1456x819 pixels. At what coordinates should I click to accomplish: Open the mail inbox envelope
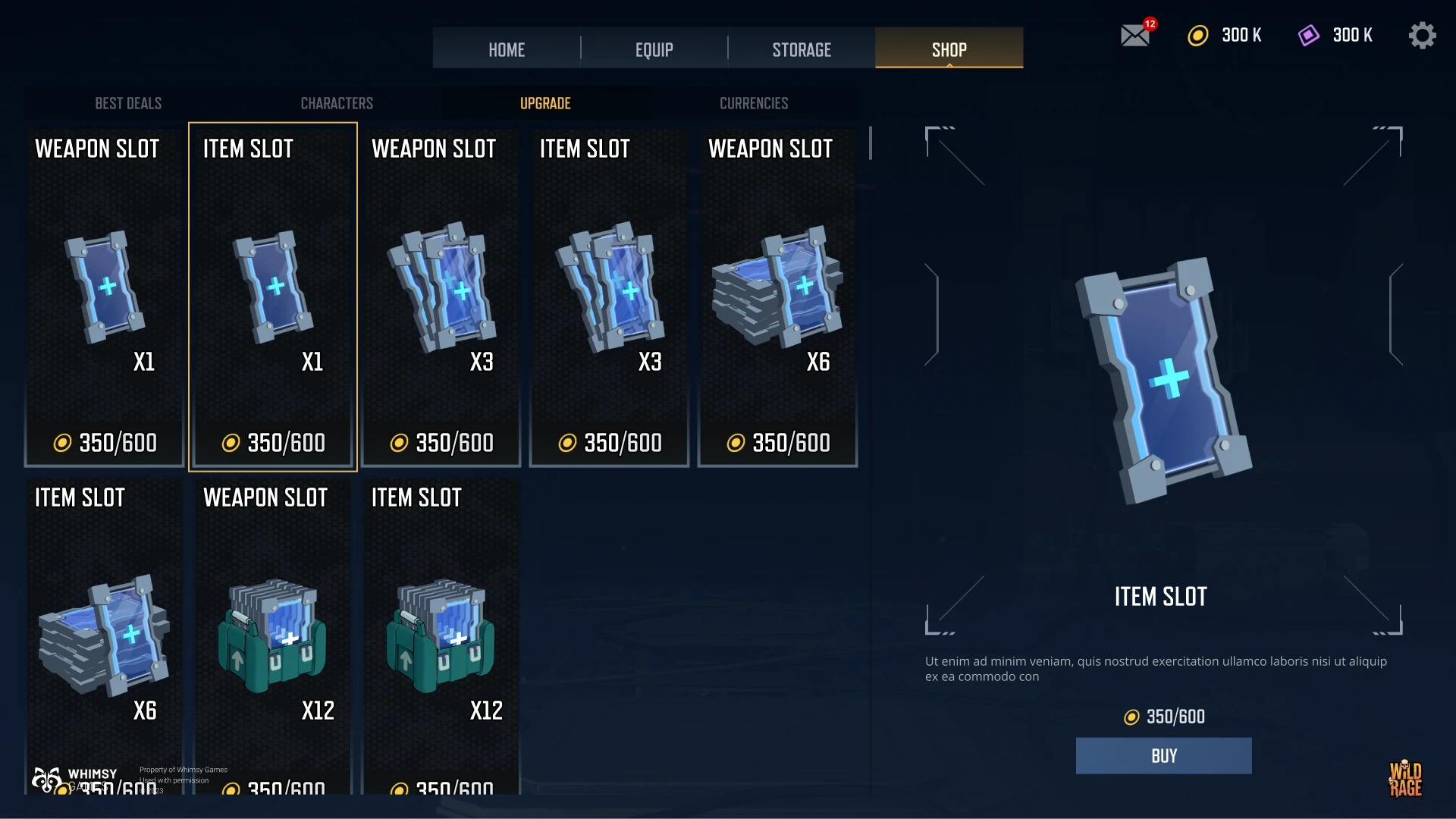pyautogui.click(x=1135, y=36)
